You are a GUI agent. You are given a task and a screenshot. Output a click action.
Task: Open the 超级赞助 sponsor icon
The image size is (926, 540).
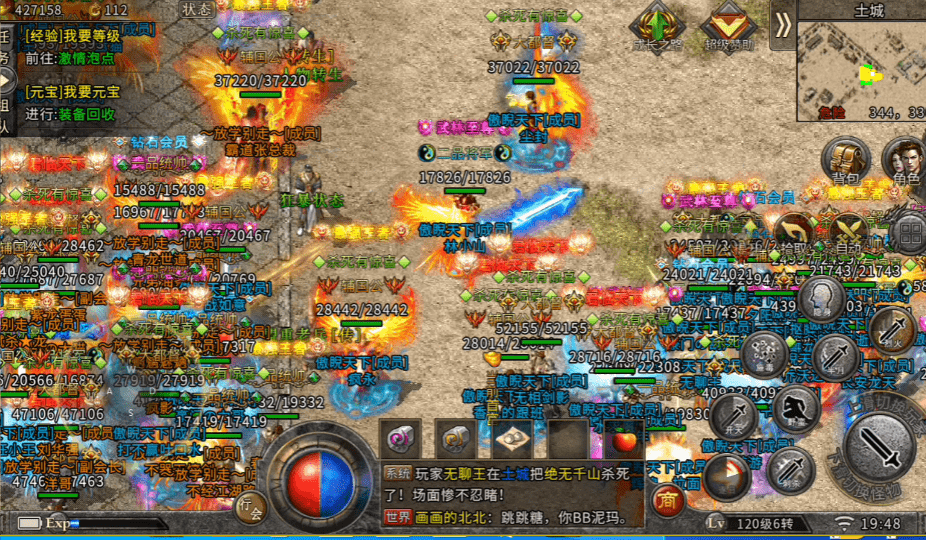[x=727, y=24]
